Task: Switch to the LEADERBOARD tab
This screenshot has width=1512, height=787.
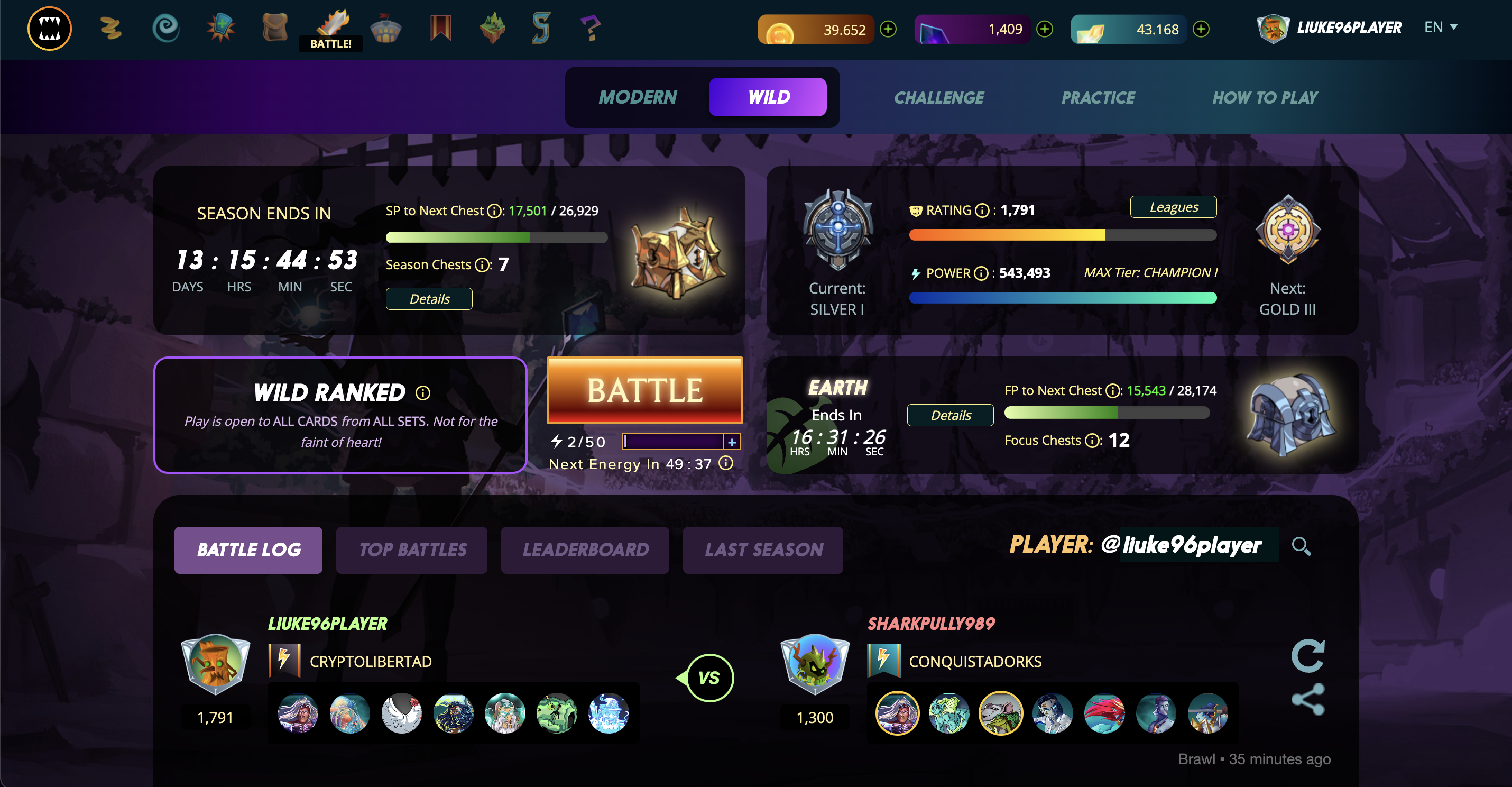Action: (585, 550)
